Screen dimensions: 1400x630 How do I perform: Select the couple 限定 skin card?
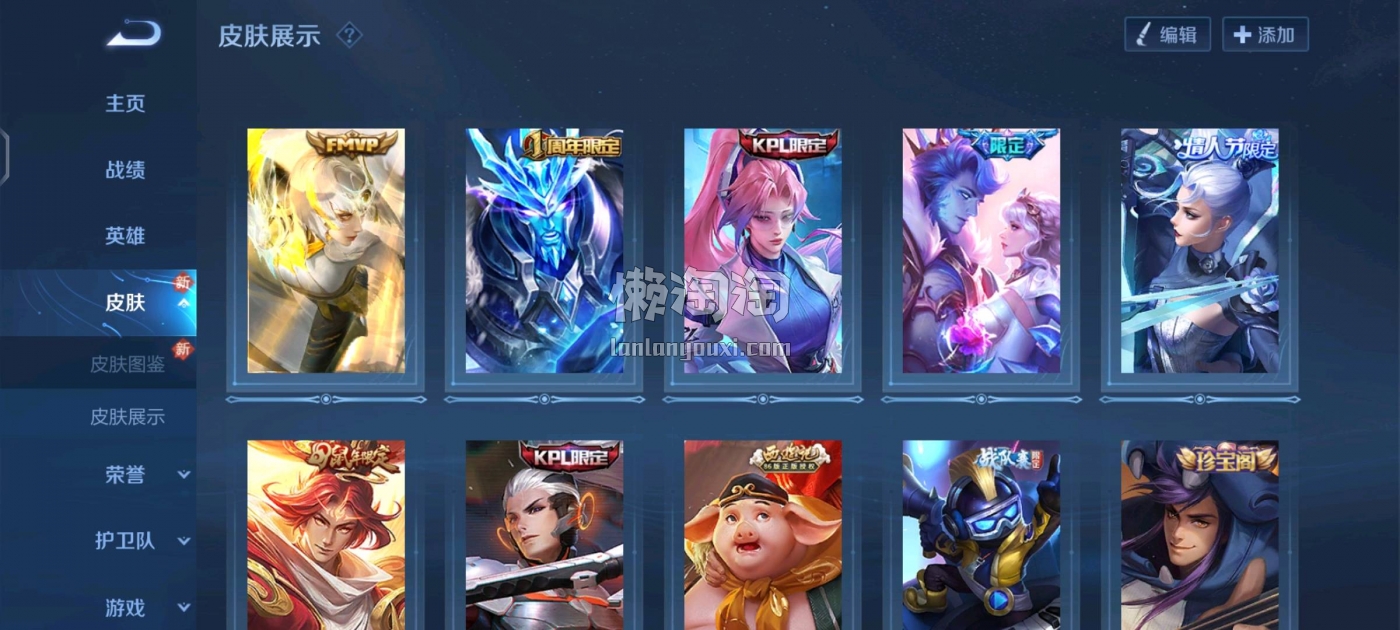[x=981, y=251]
